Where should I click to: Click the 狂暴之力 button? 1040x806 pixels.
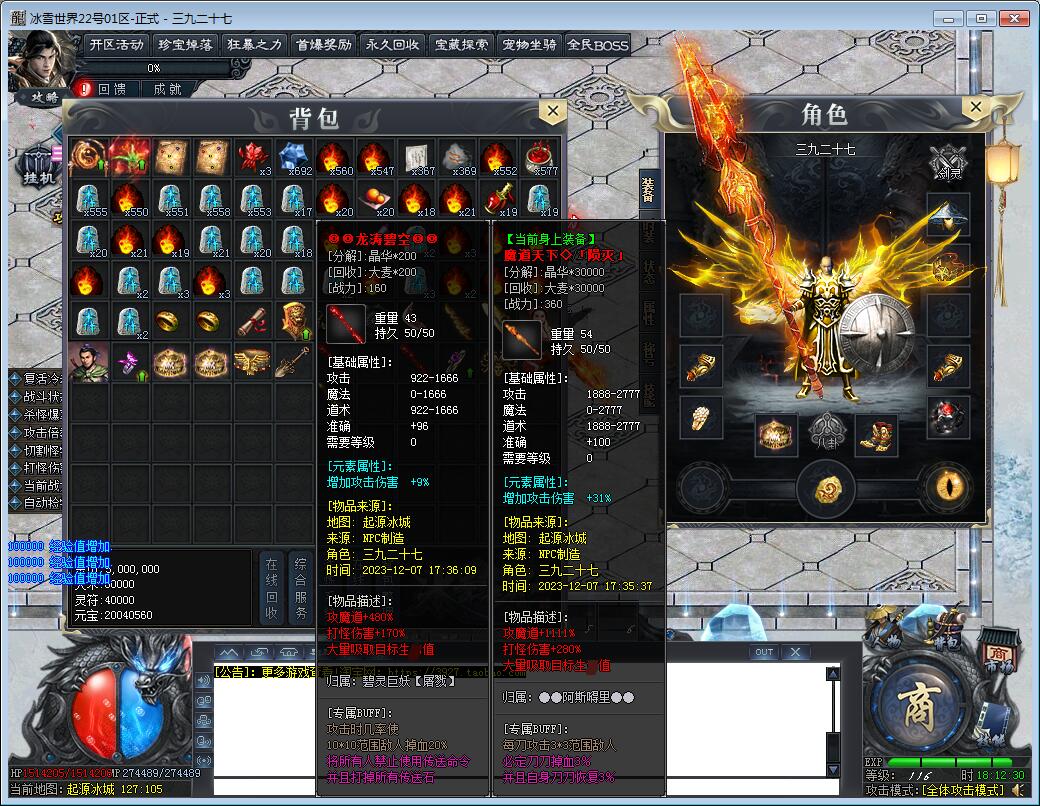(254, 44)
